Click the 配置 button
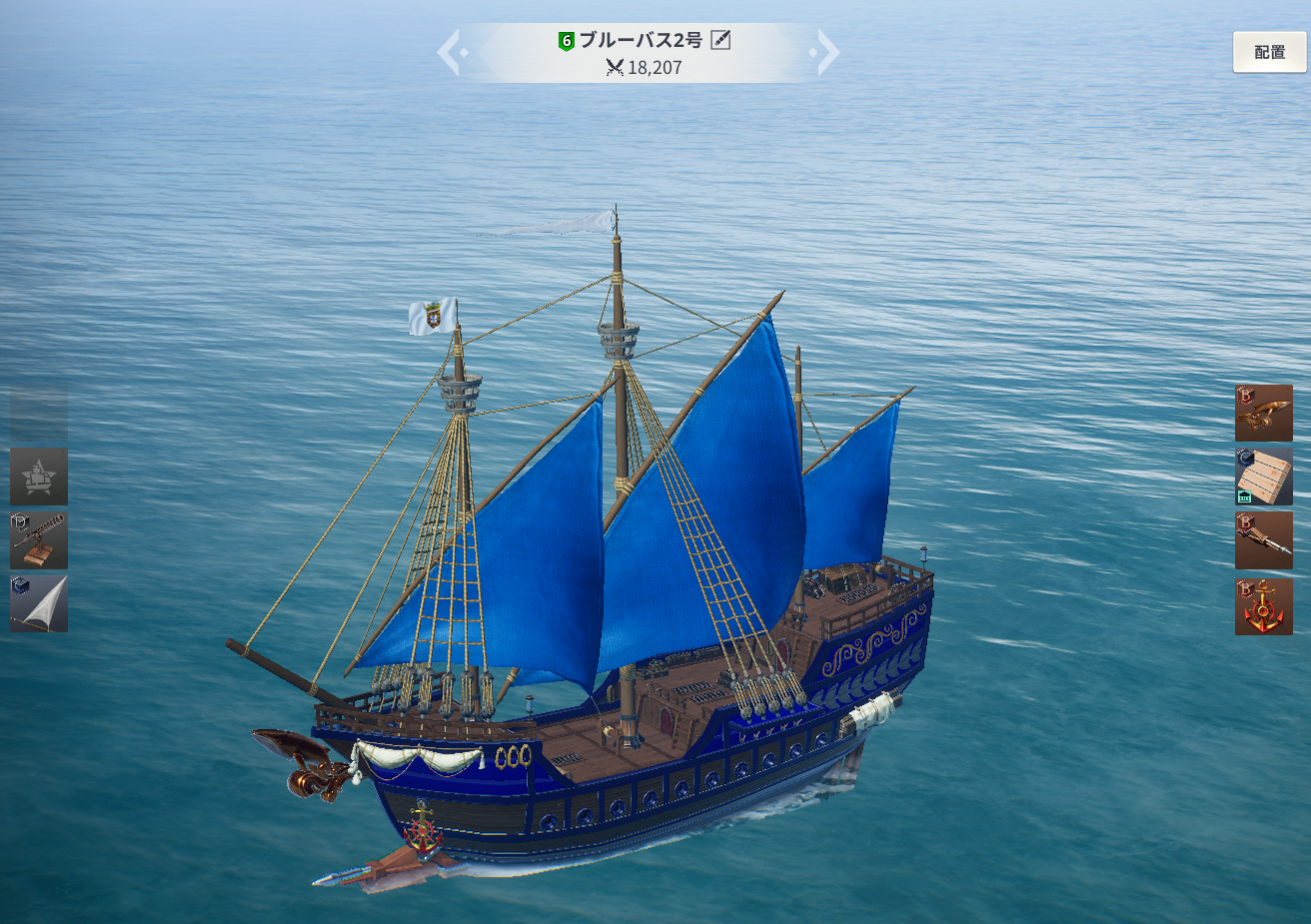Screen dimensions: 1311x924 (1269, 52)
